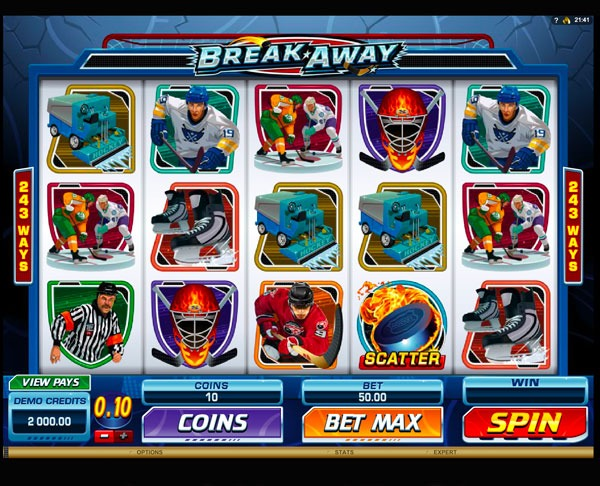The height and width of the screenshot is (486, 600).
Task: Decrease coin value with the minus button
Action: pyautogui.click(x=104, y=436)
